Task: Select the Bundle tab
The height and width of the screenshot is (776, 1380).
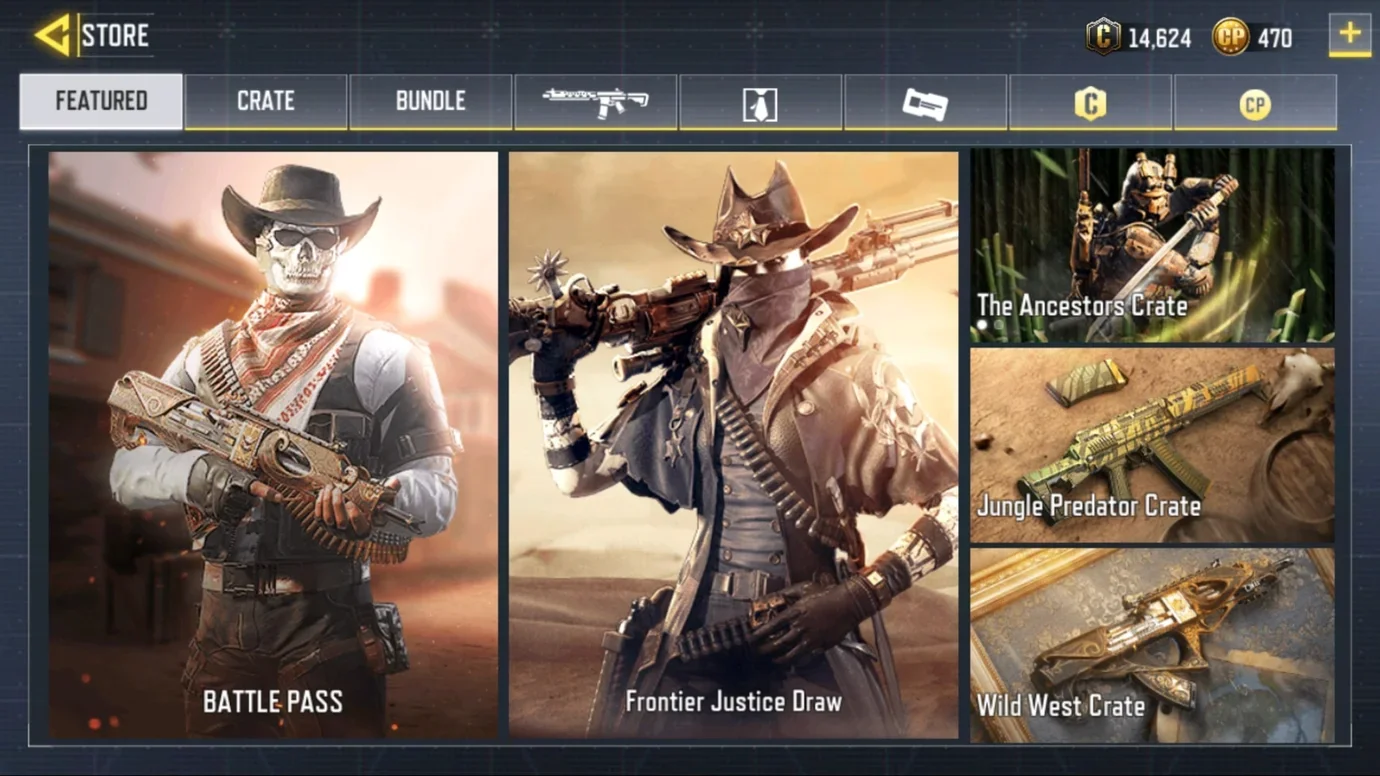Action: coord(431,101)
